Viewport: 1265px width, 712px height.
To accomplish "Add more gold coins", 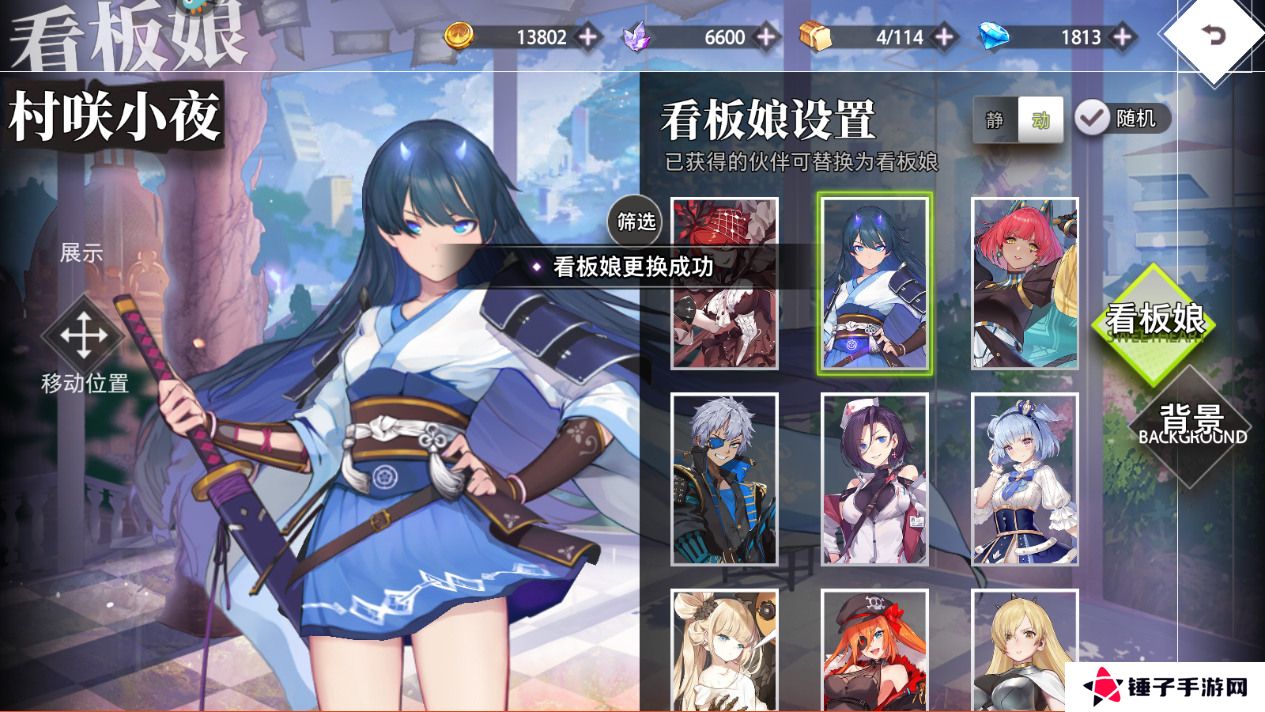I will pos(588,37).
